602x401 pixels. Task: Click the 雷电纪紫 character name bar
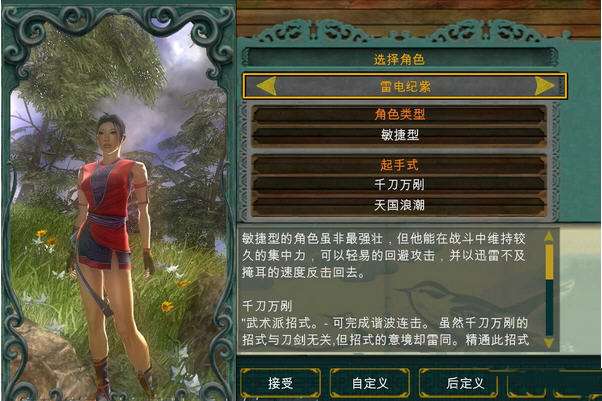point(404,86)
